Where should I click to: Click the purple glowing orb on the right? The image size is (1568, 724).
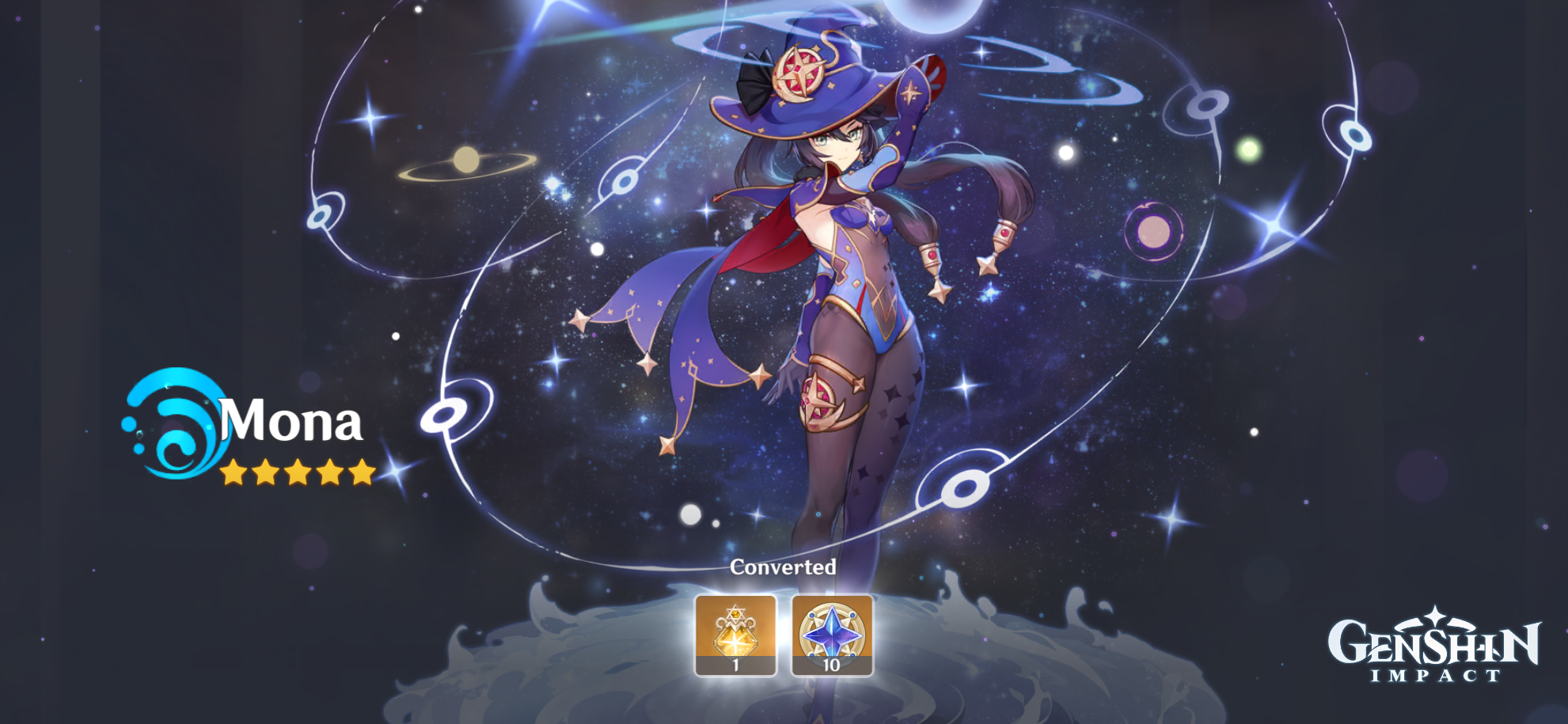[1152, 230]
